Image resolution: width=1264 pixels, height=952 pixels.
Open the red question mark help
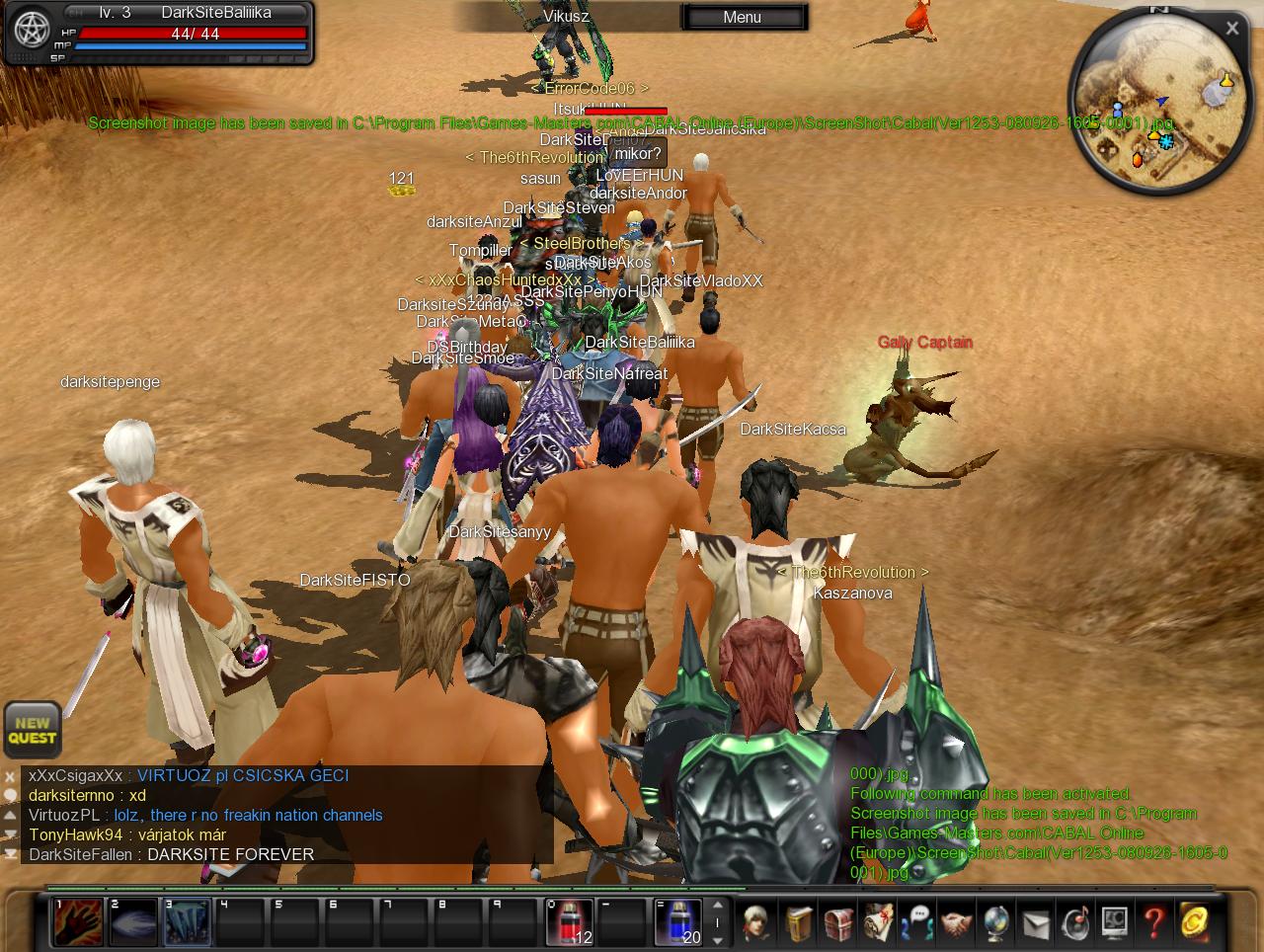[1154, 922]
